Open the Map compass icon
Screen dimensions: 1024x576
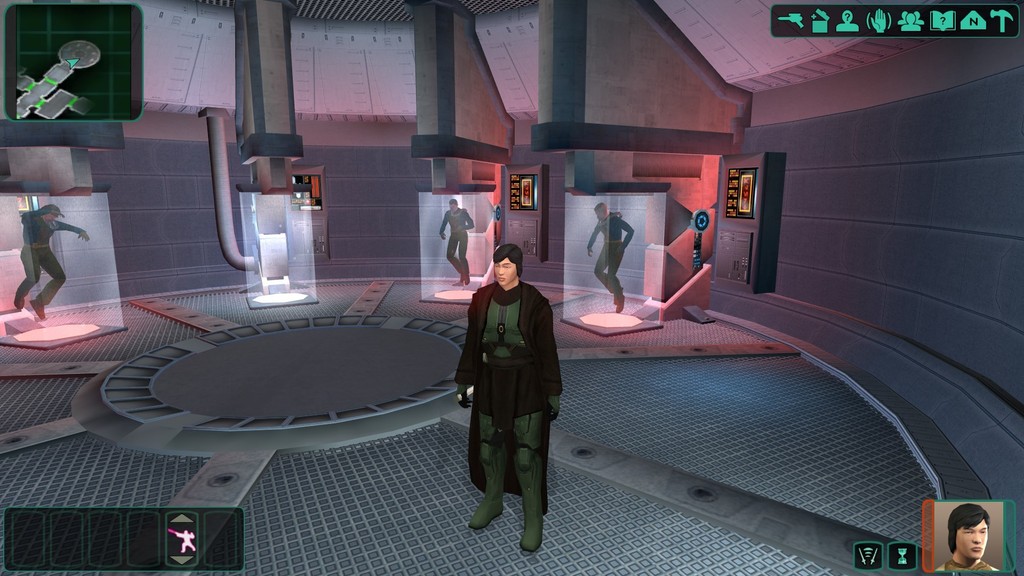point(972,21)
